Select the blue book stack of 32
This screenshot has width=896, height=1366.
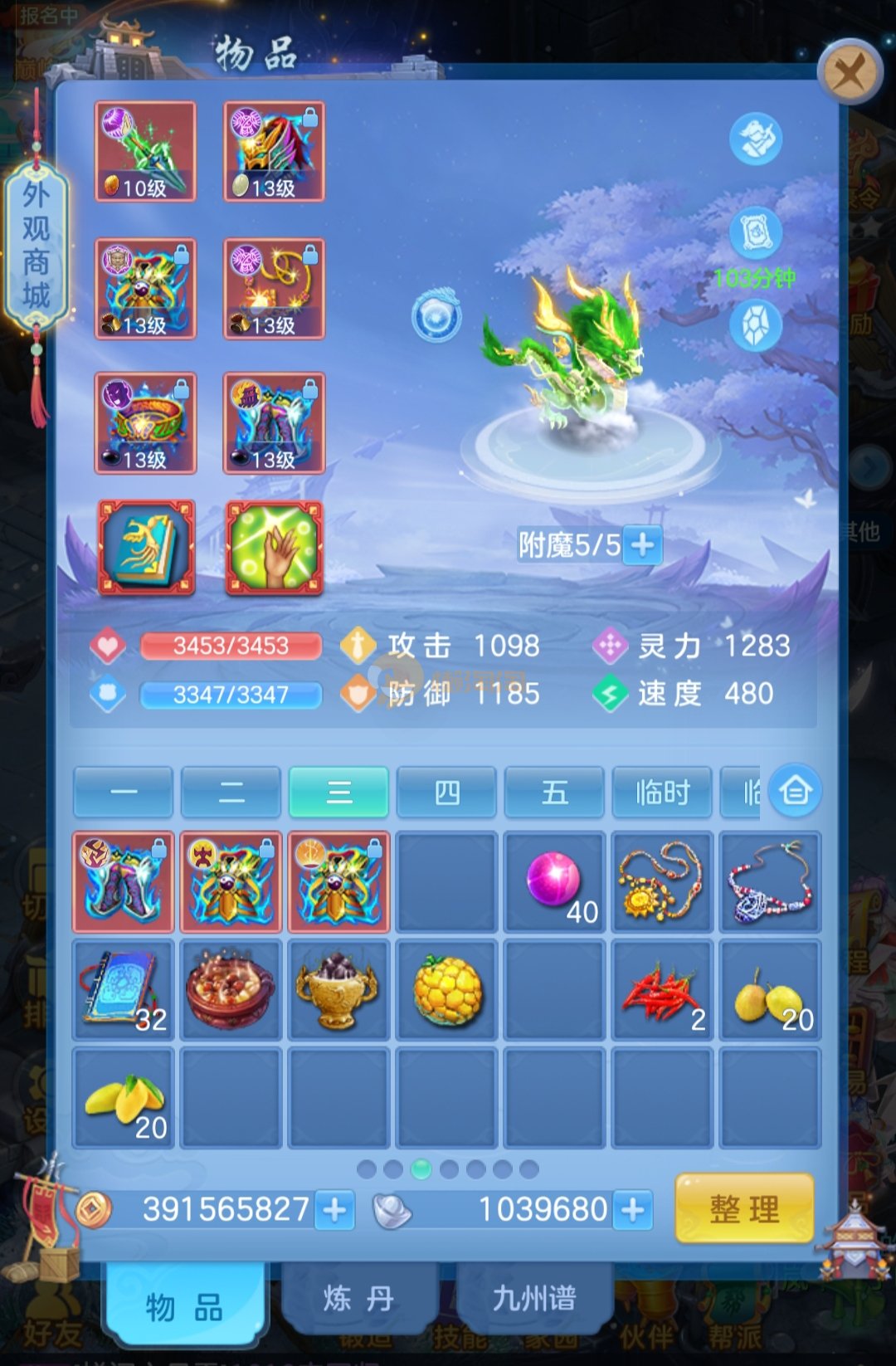pos(123,989)
